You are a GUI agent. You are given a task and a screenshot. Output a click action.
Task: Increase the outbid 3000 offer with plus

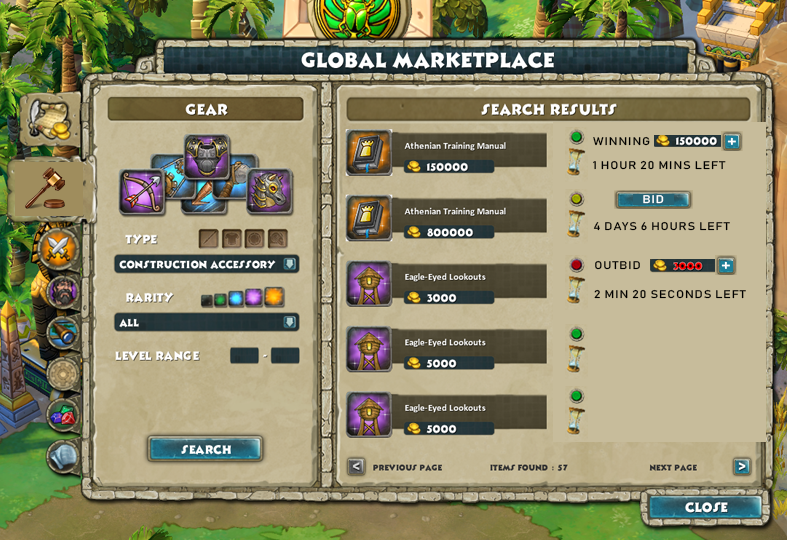click(x=726, y=265)
